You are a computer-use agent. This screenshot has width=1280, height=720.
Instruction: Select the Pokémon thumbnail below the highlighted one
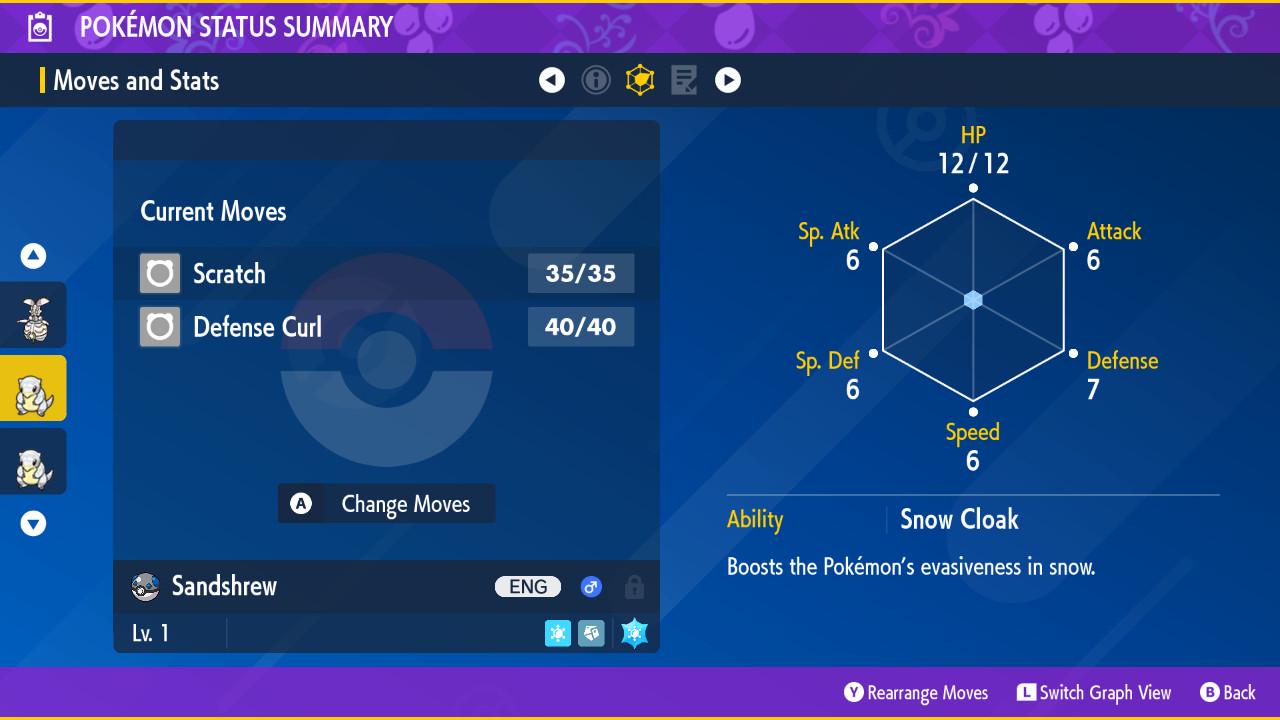(x=34, y=461)
